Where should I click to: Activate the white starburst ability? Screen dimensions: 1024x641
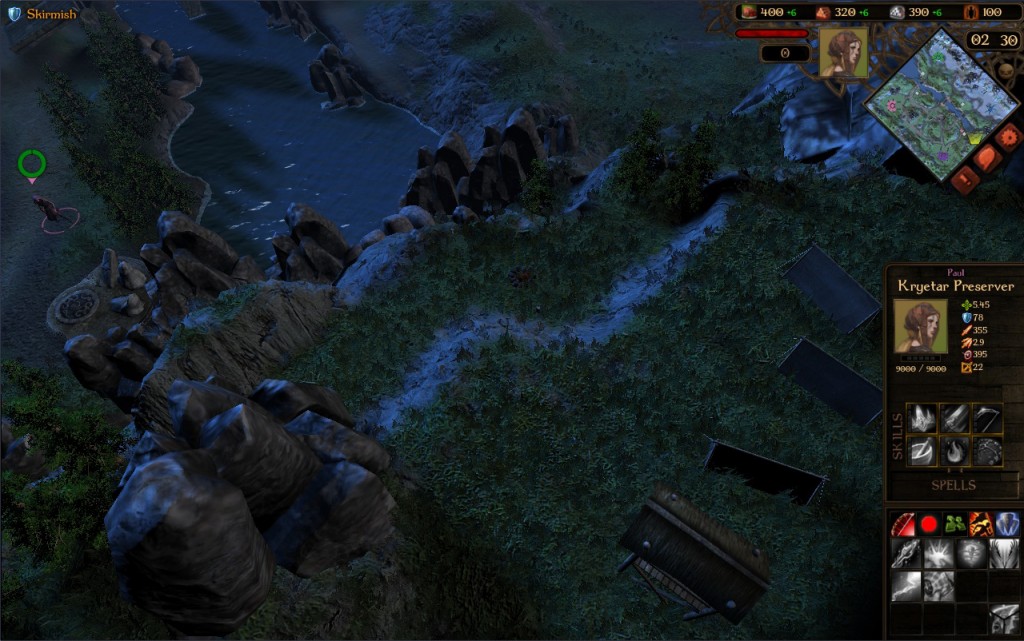(938, 555)
